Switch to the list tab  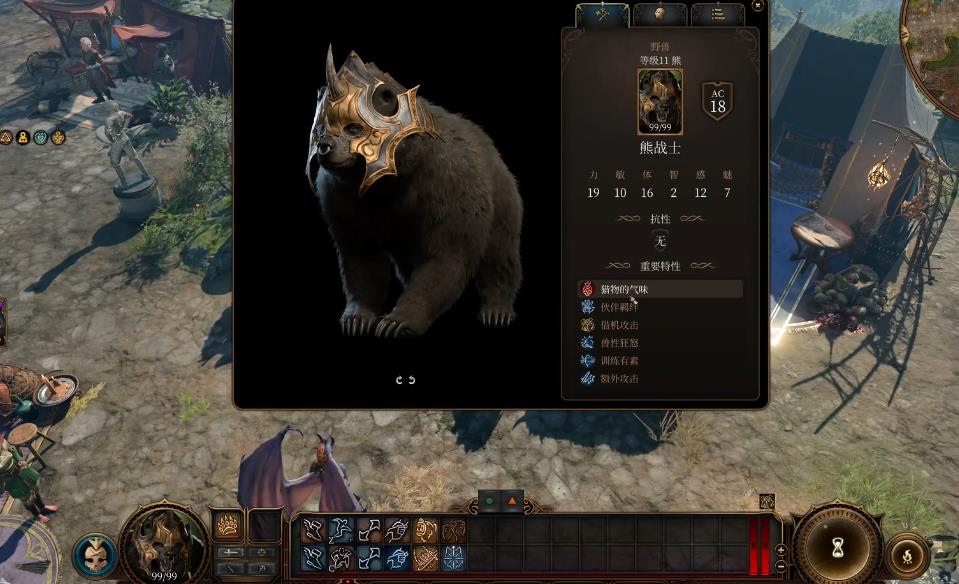tap(718, 14)
